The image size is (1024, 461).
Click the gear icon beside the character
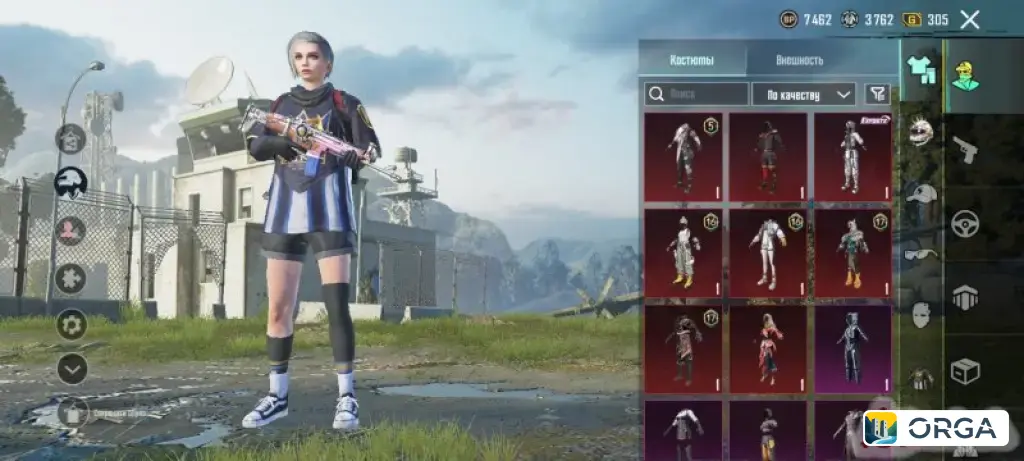[71, 324]
